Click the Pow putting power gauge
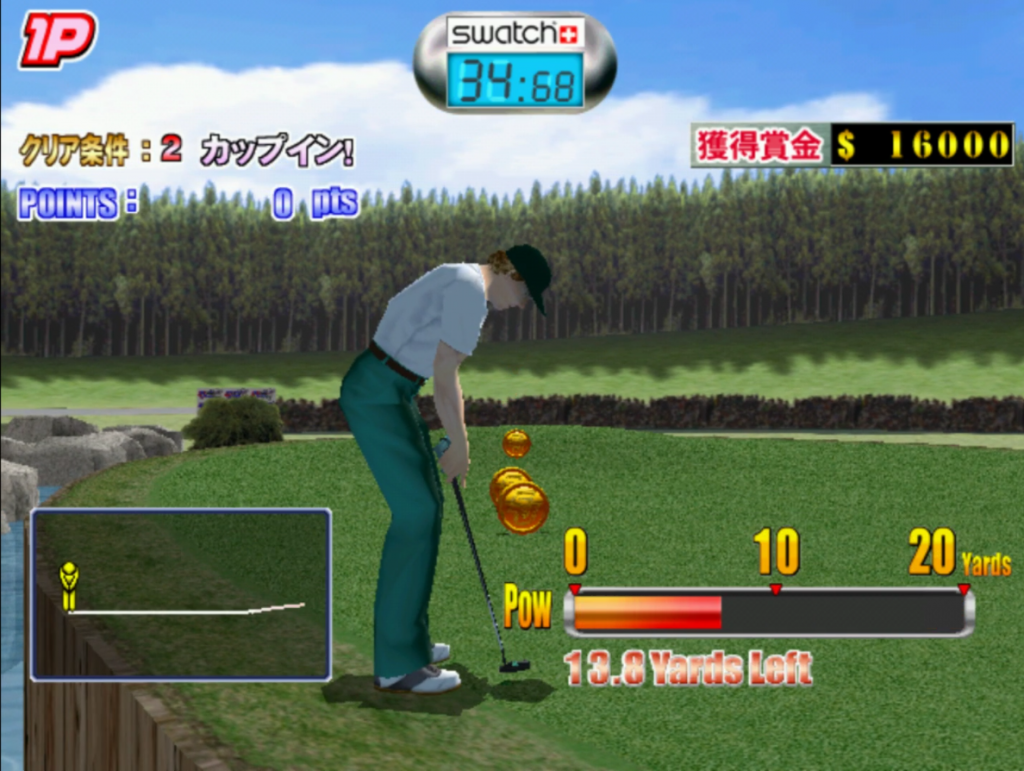This screenshot has height=771, width=1024. (768, 612)
